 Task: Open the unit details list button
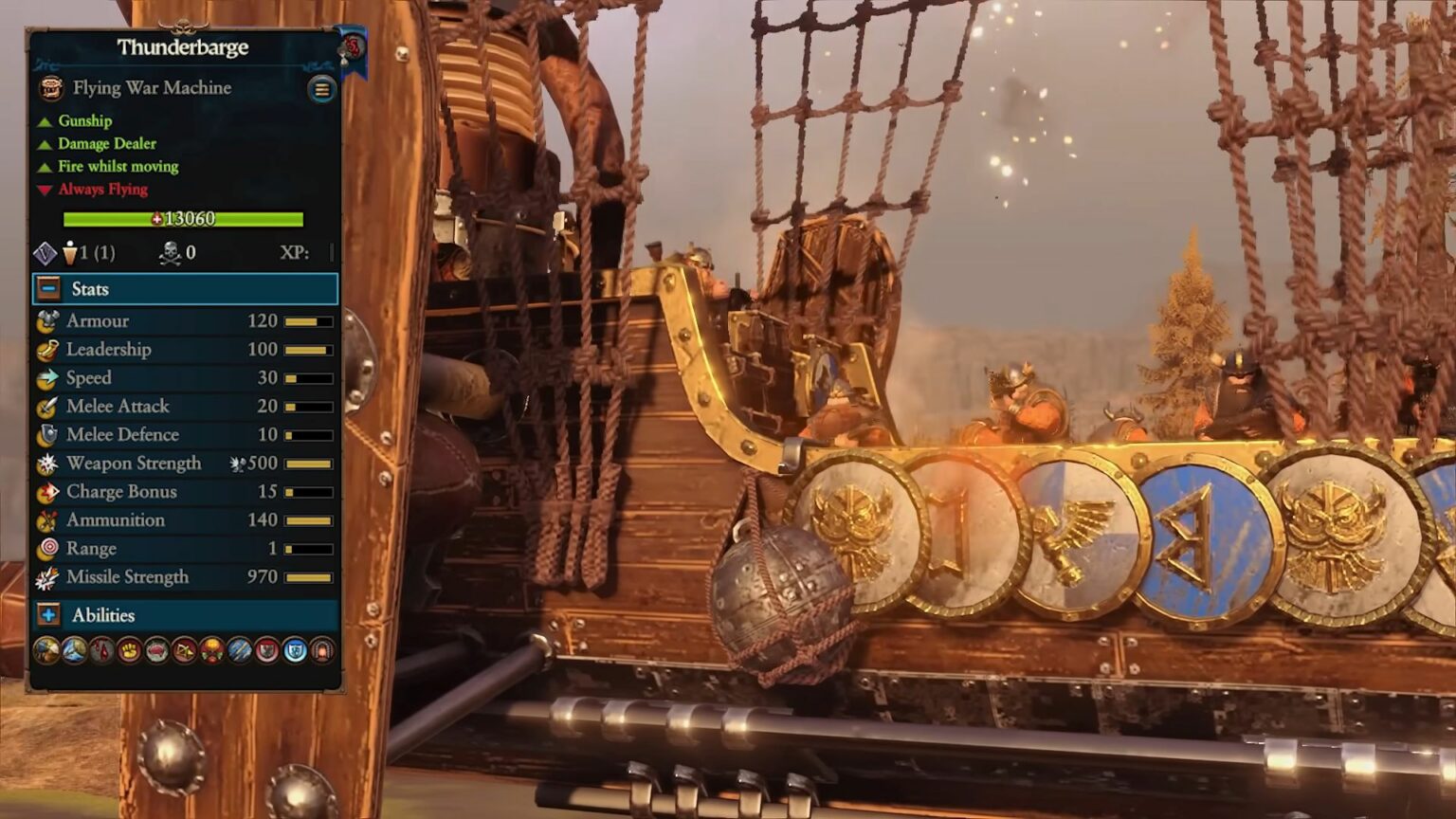(321, 89)
